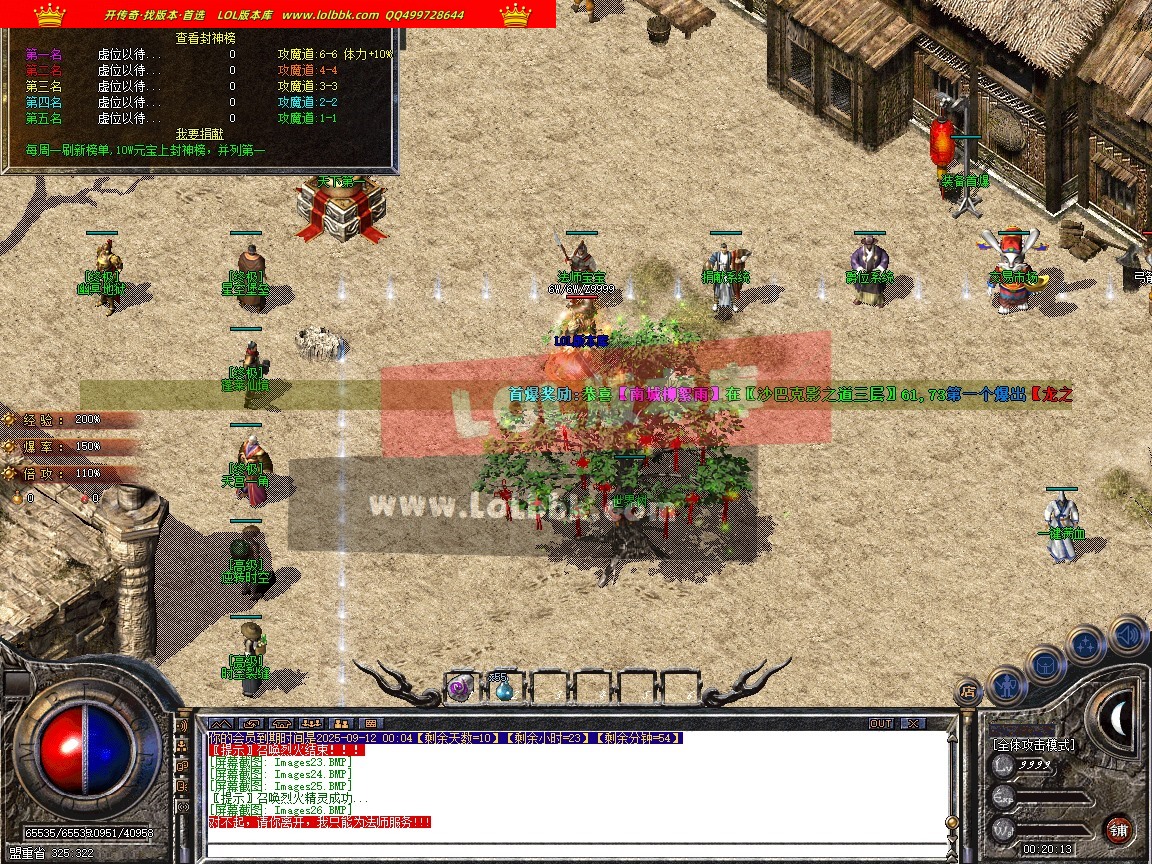Use the purple scroll in the belt slot
The height and width of the screenshot is (864, 1152).
(459, 687)
